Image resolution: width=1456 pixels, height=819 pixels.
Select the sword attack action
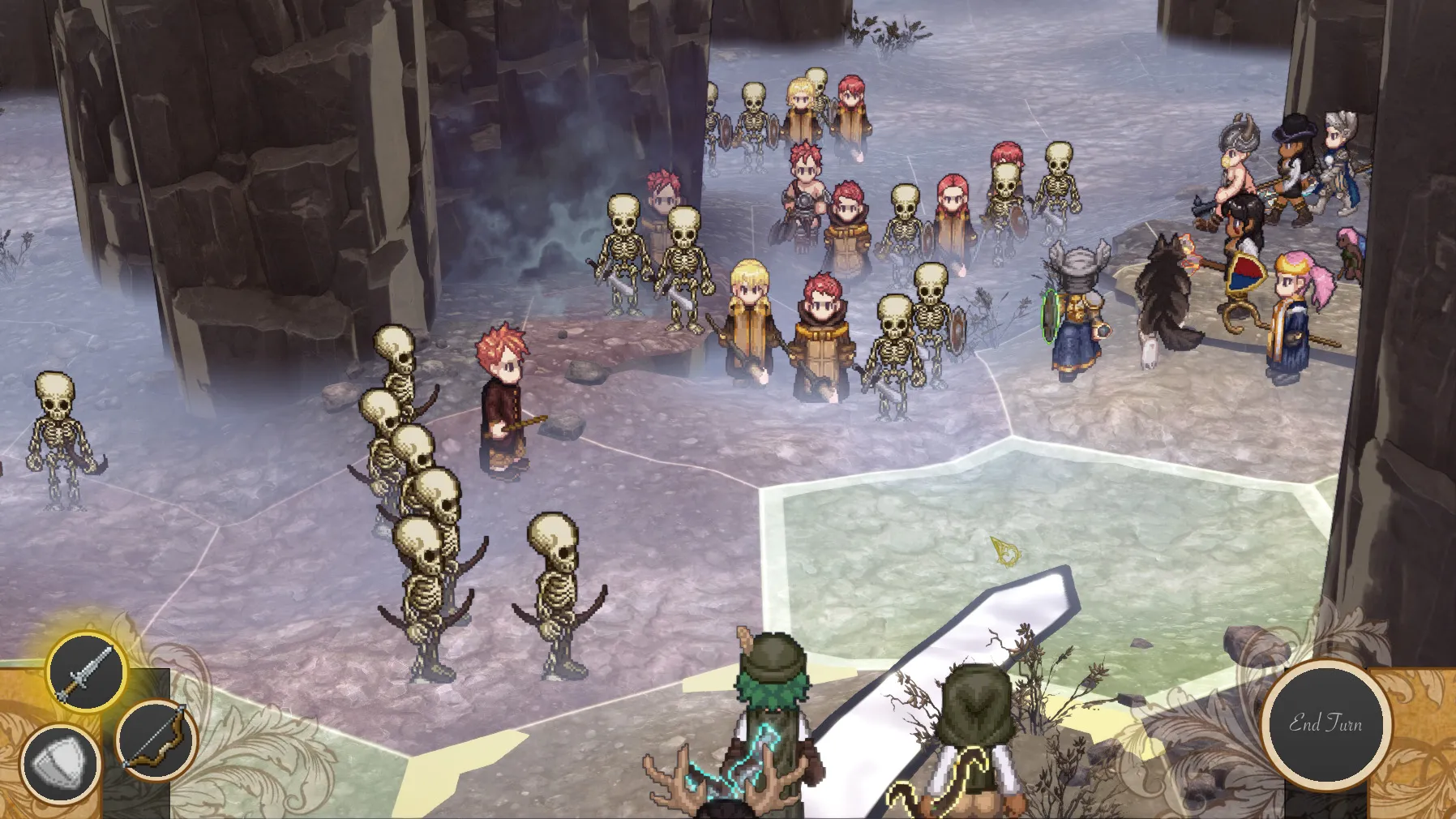coord(85,671)
